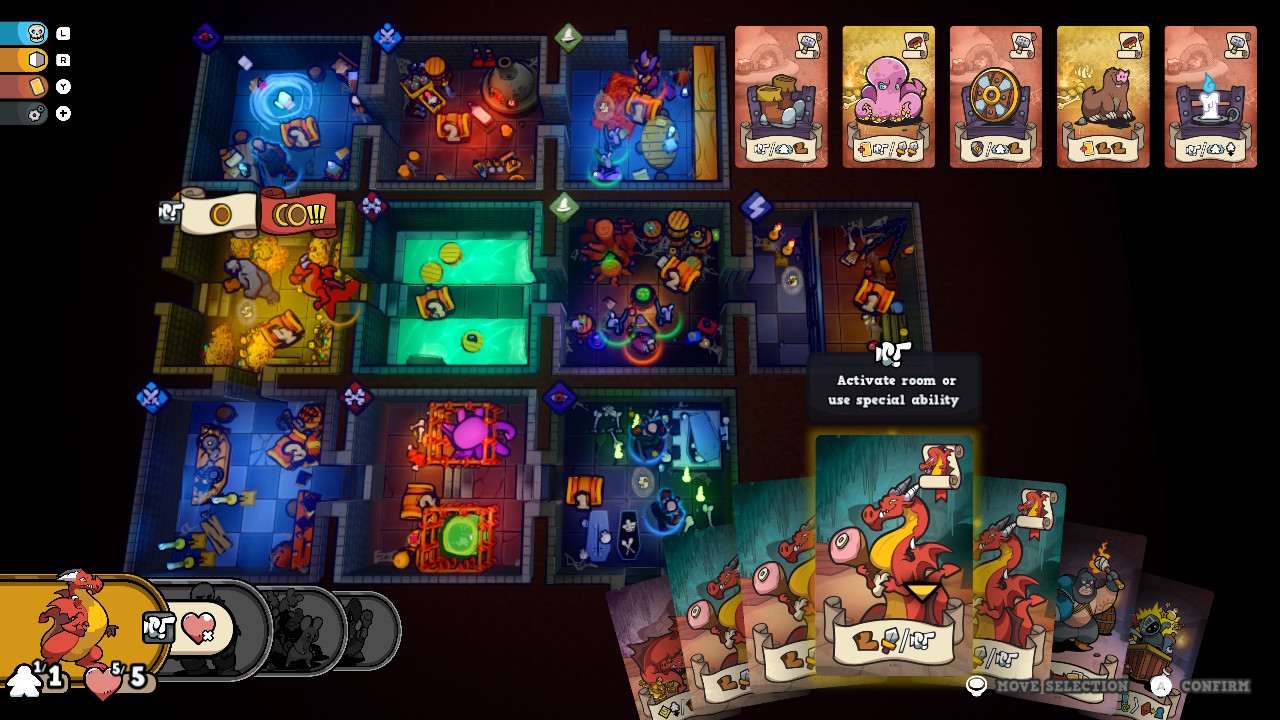1280x720 pixels.
Task: Pick the wheel room card at the top
Action: [996, 97]
